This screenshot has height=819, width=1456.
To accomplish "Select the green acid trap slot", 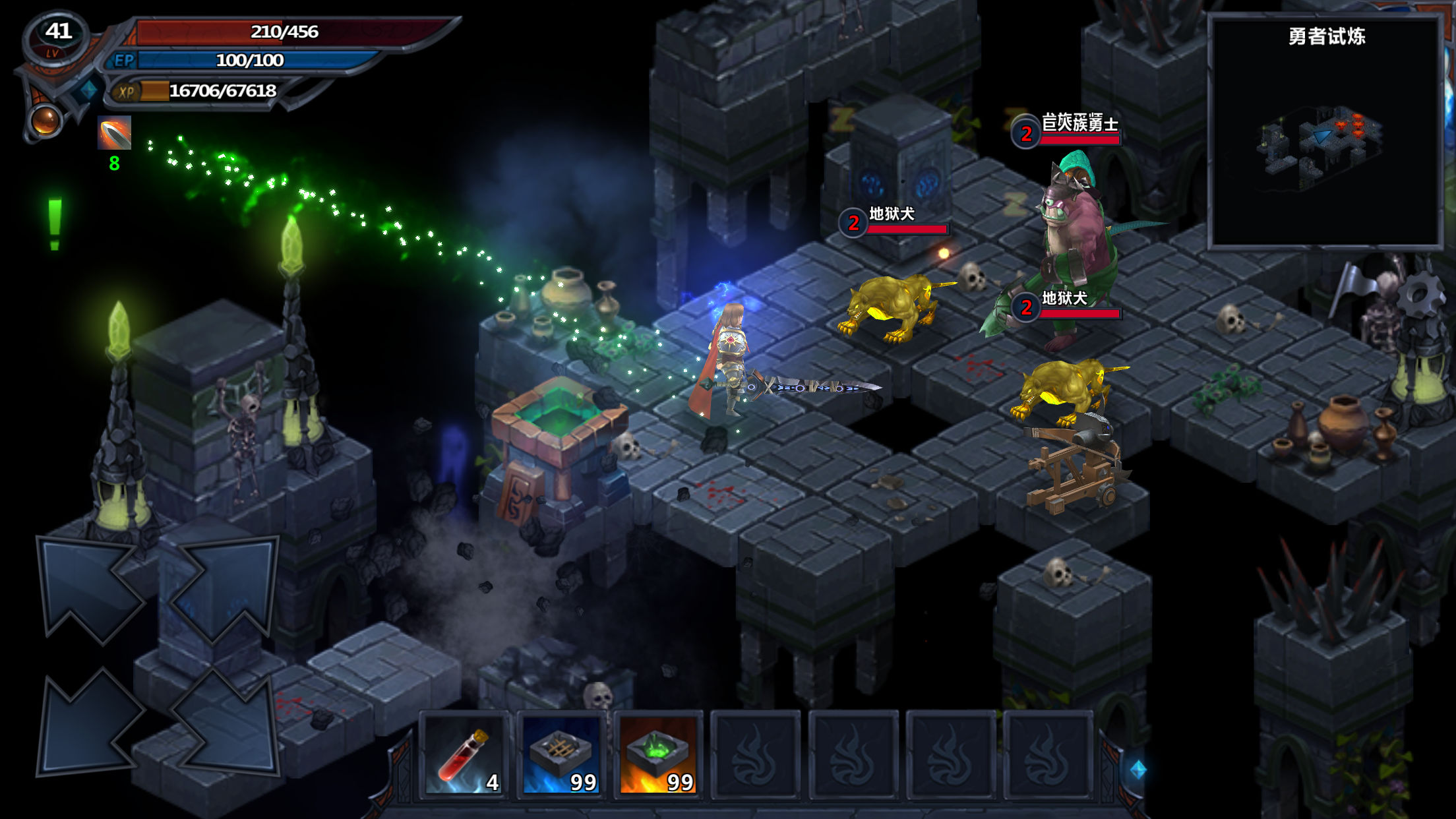I will point(658,756).
